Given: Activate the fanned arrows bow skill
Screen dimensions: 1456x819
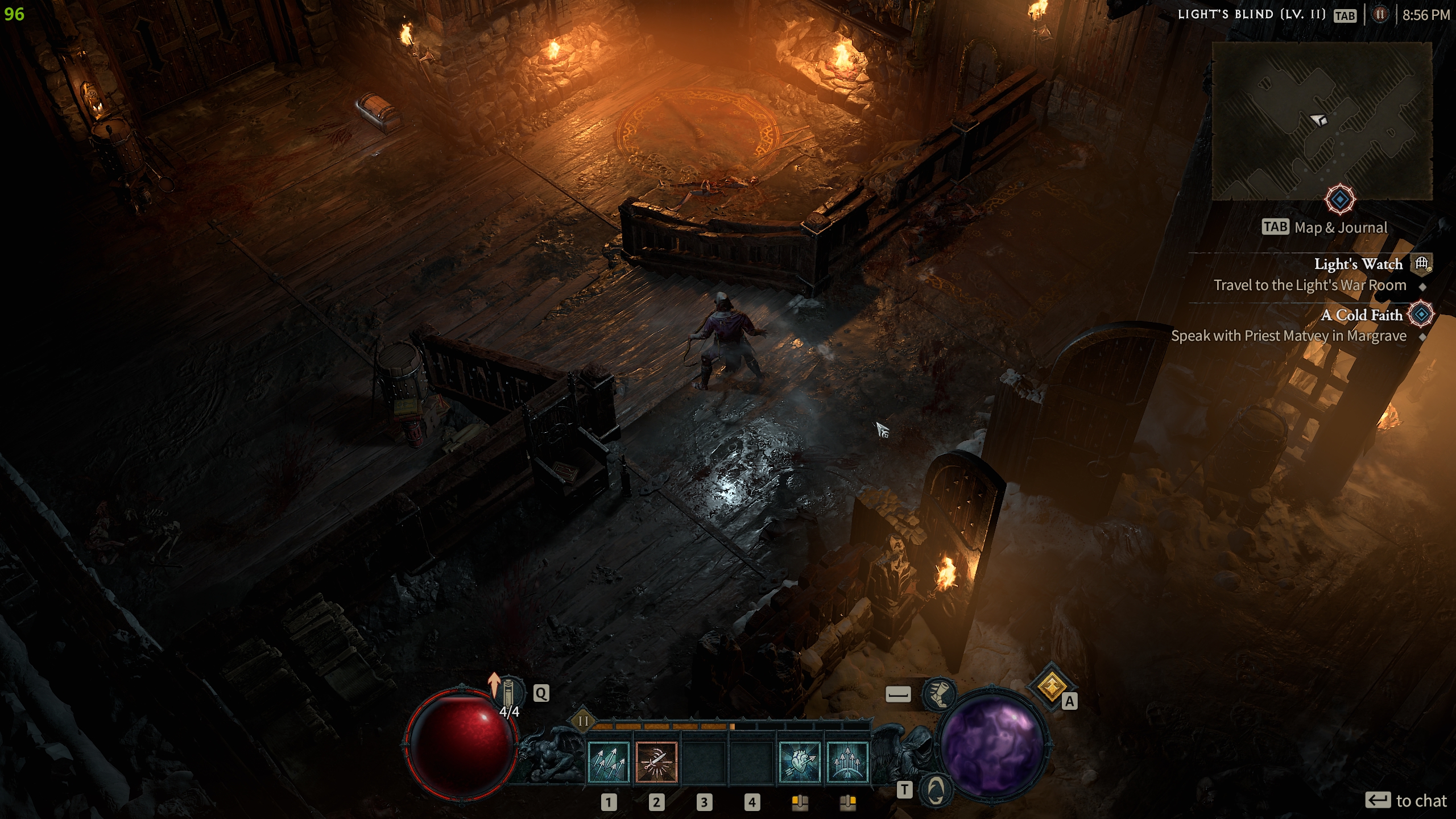Looking at the screenshot, I should coord(847,763).
